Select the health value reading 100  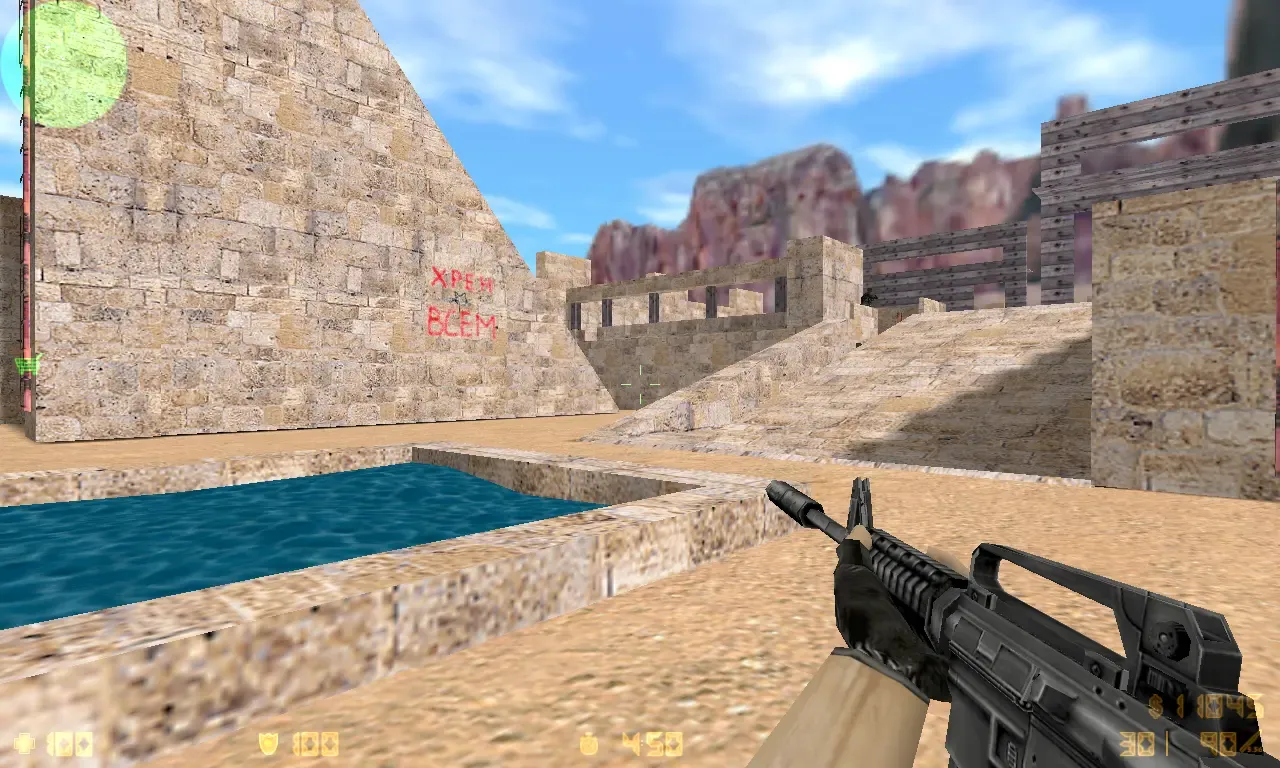click(x=70, y=744)
